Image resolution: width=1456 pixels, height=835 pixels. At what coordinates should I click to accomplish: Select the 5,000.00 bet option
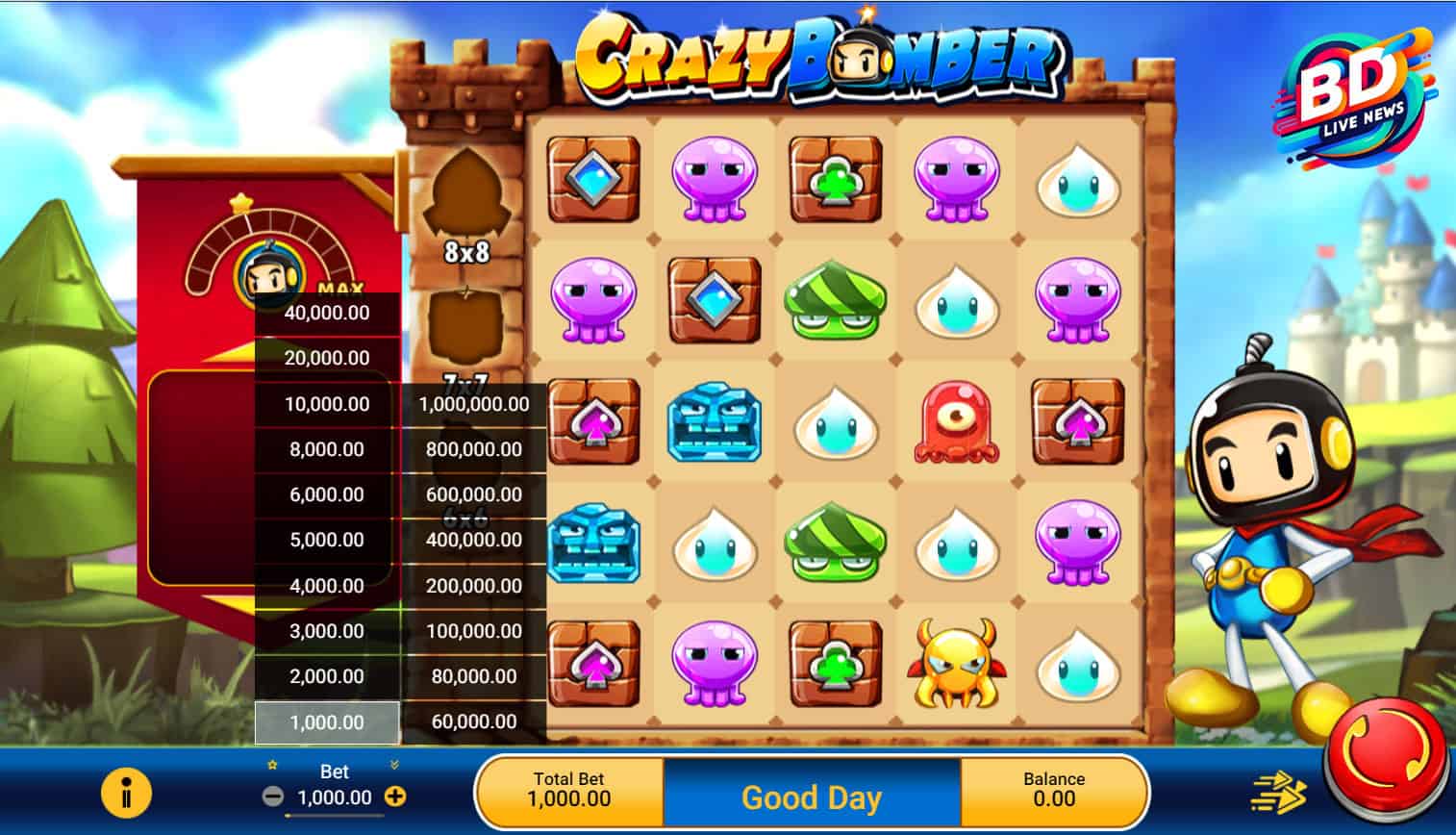tap(327, 540)
